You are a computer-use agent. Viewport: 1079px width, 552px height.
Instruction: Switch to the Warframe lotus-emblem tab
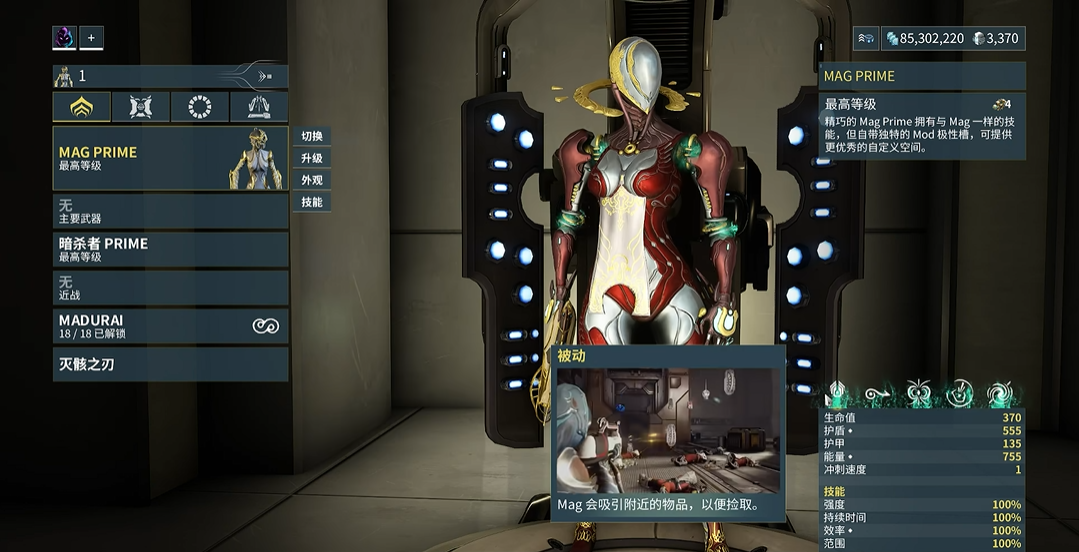(x=82, y=107)
